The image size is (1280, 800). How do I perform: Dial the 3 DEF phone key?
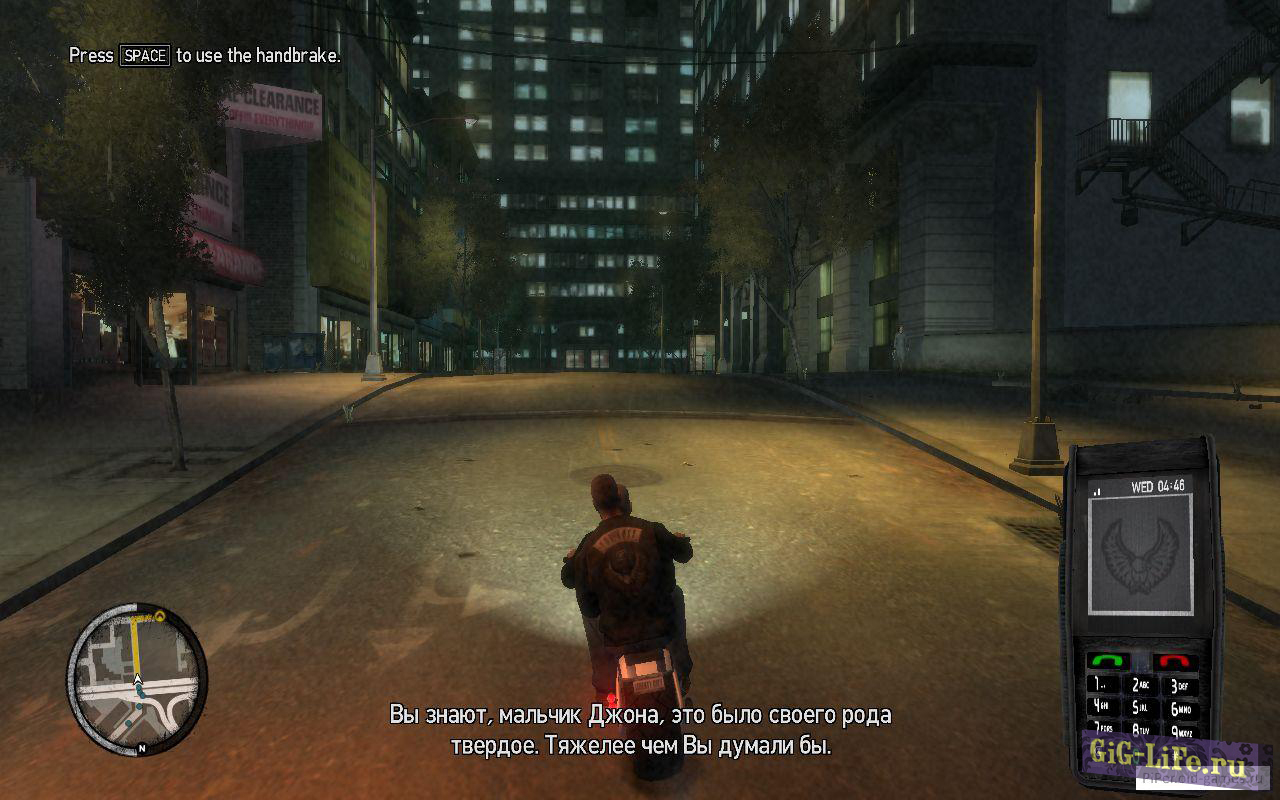1179,685
